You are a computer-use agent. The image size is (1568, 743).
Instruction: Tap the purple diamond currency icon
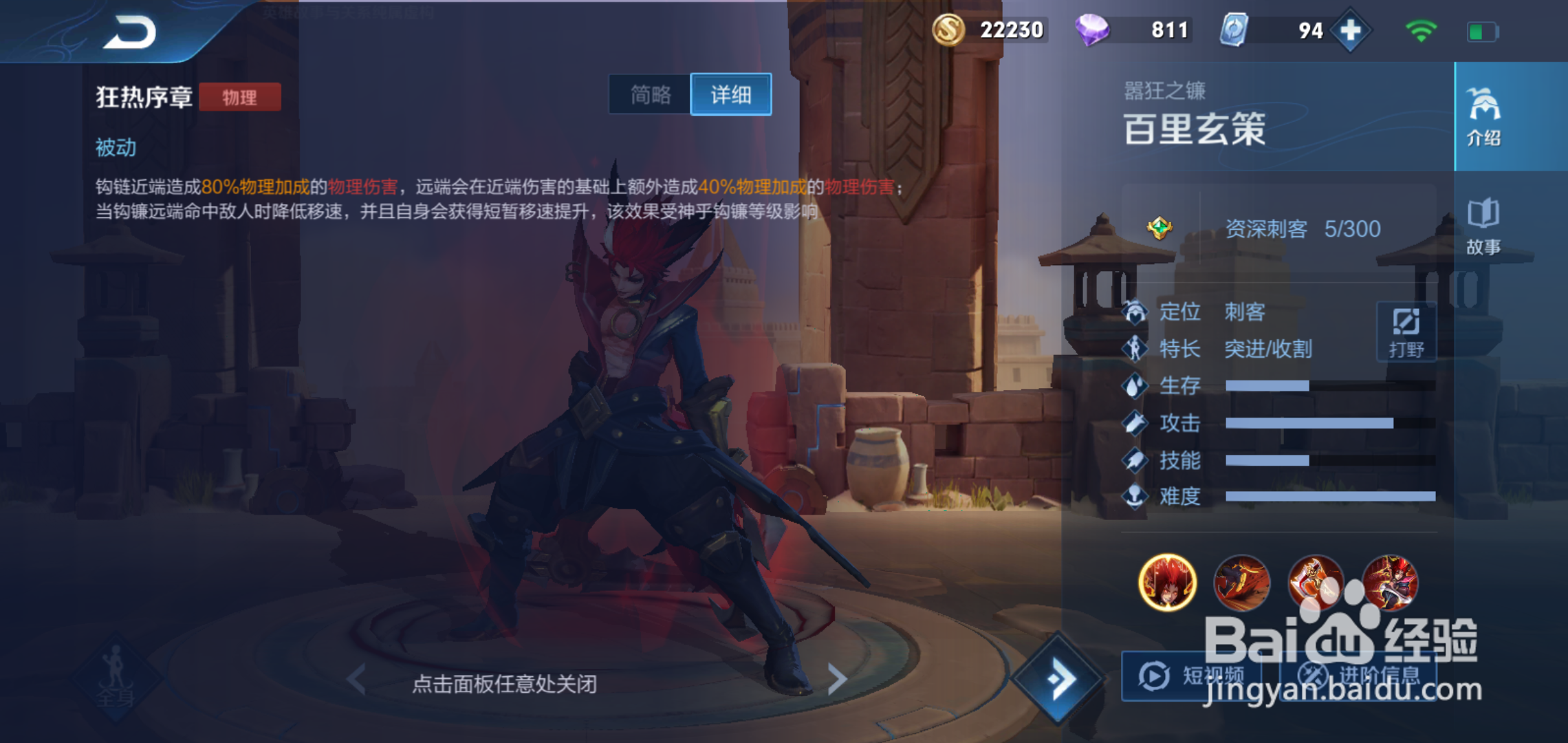(x=1096, y=30)
